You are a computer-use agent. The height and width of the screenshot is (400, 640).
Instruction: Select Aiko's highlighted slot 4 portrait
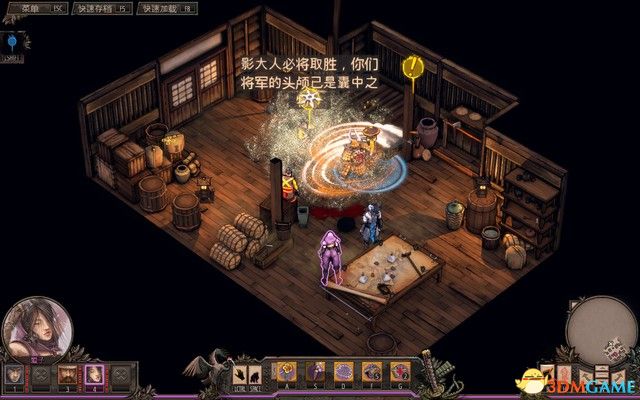(x=94, y=374)
